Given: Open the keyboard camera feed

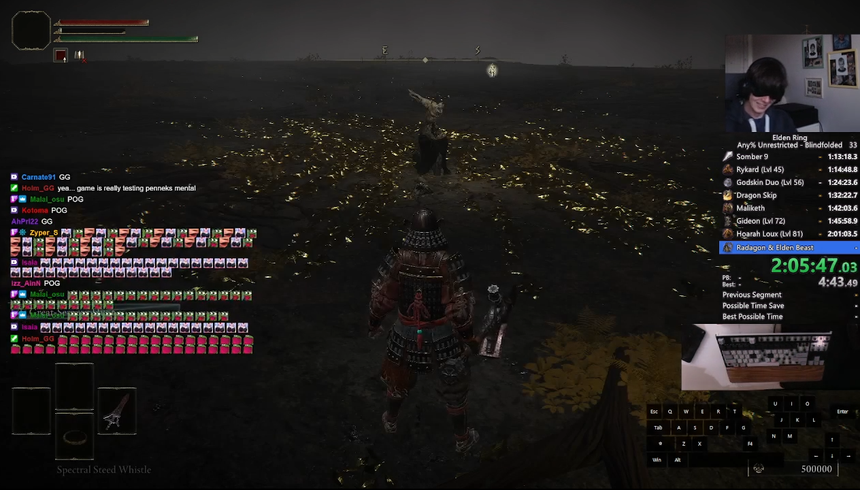Looking at the screenshot, I should [x=769, y=356].
